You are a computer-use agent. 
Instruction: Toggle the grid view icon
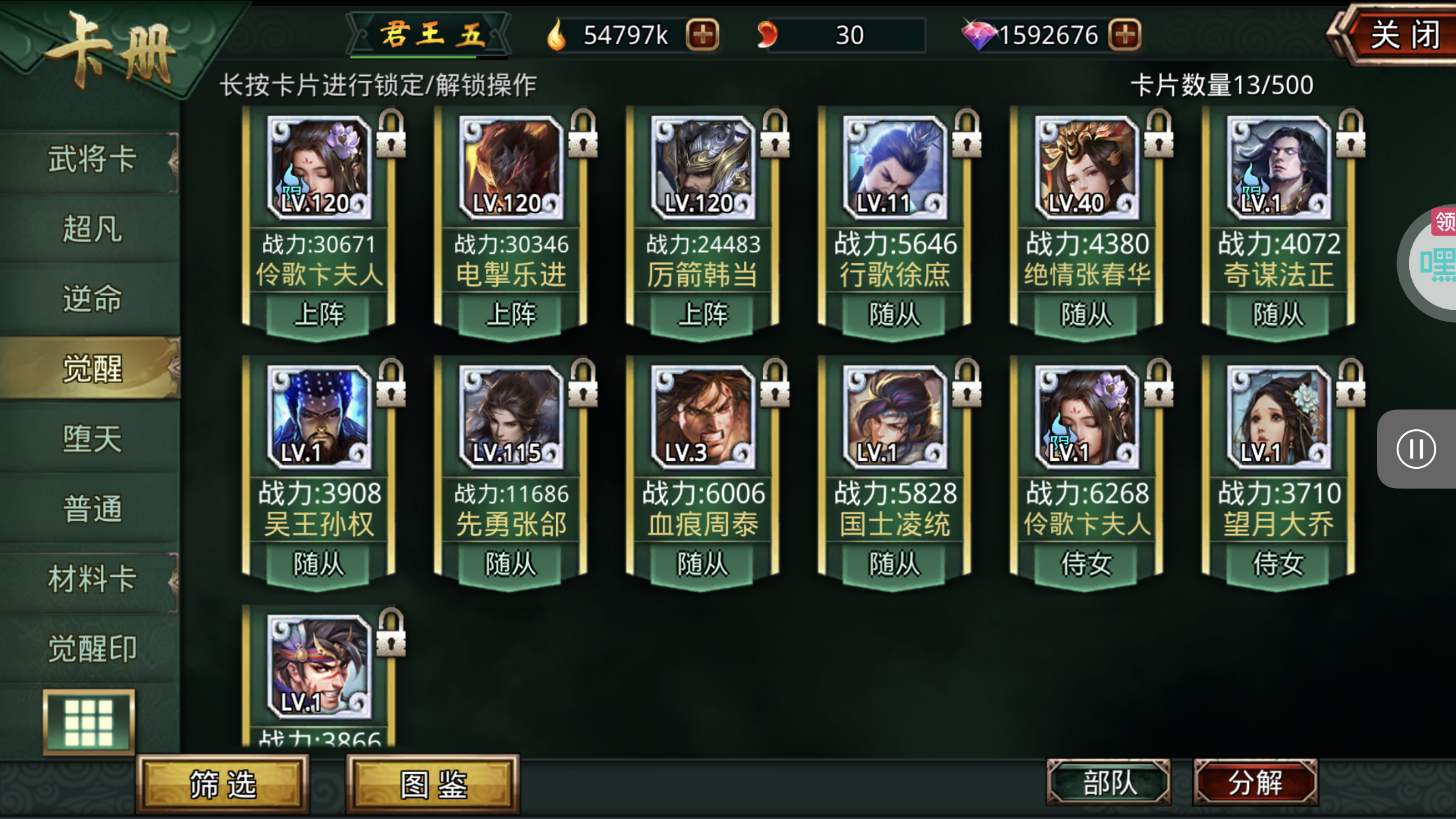(89, 722)
